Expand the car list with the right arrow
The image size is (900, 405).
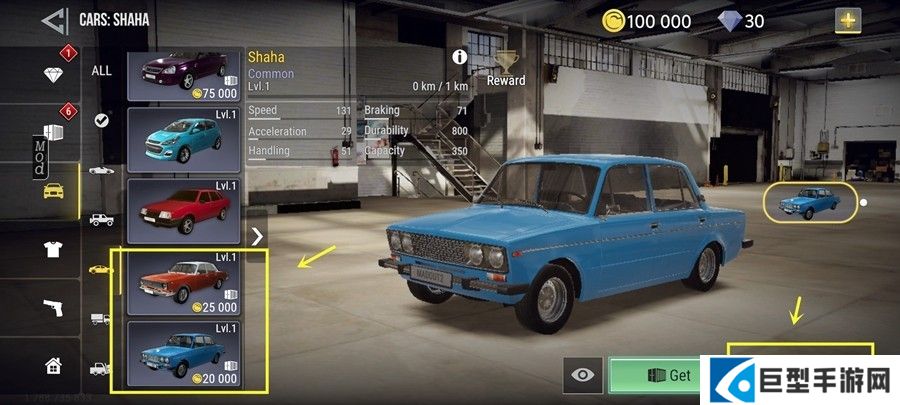(257, 236)
